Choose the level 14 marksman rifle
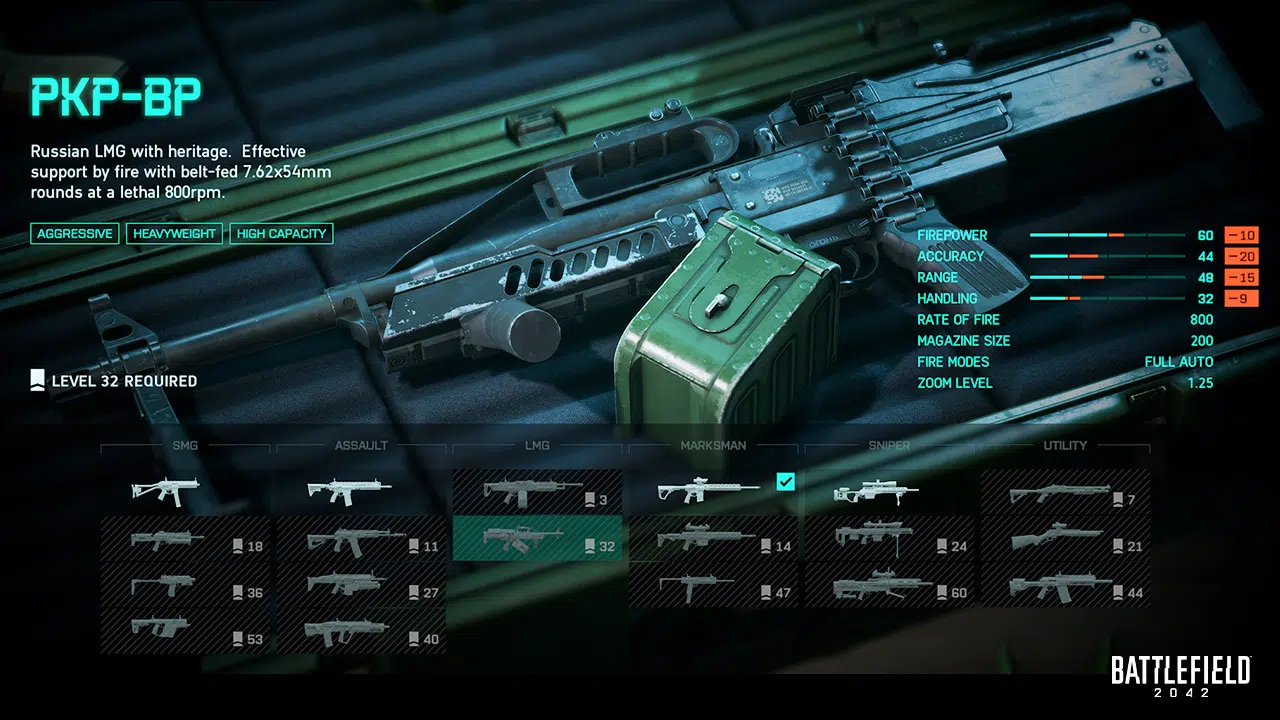The image size is (1280, 720). 713,540
